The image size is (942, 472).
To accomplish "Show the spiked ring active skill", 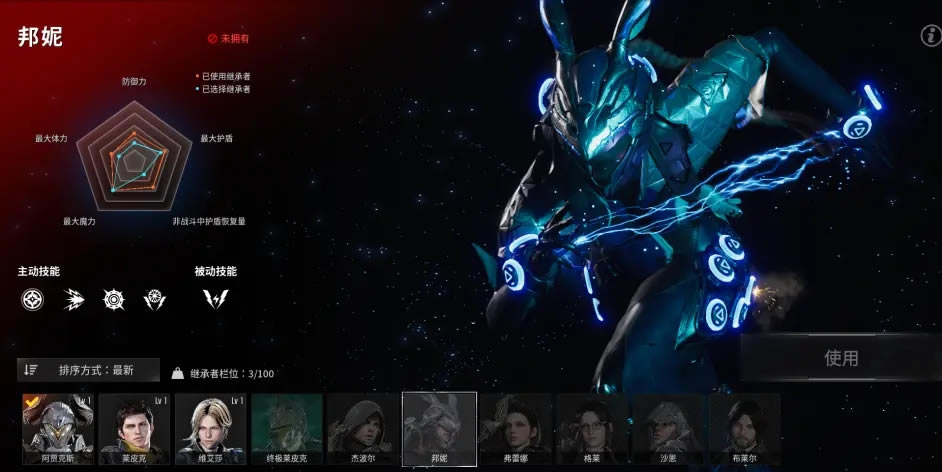I will [114, 299].
